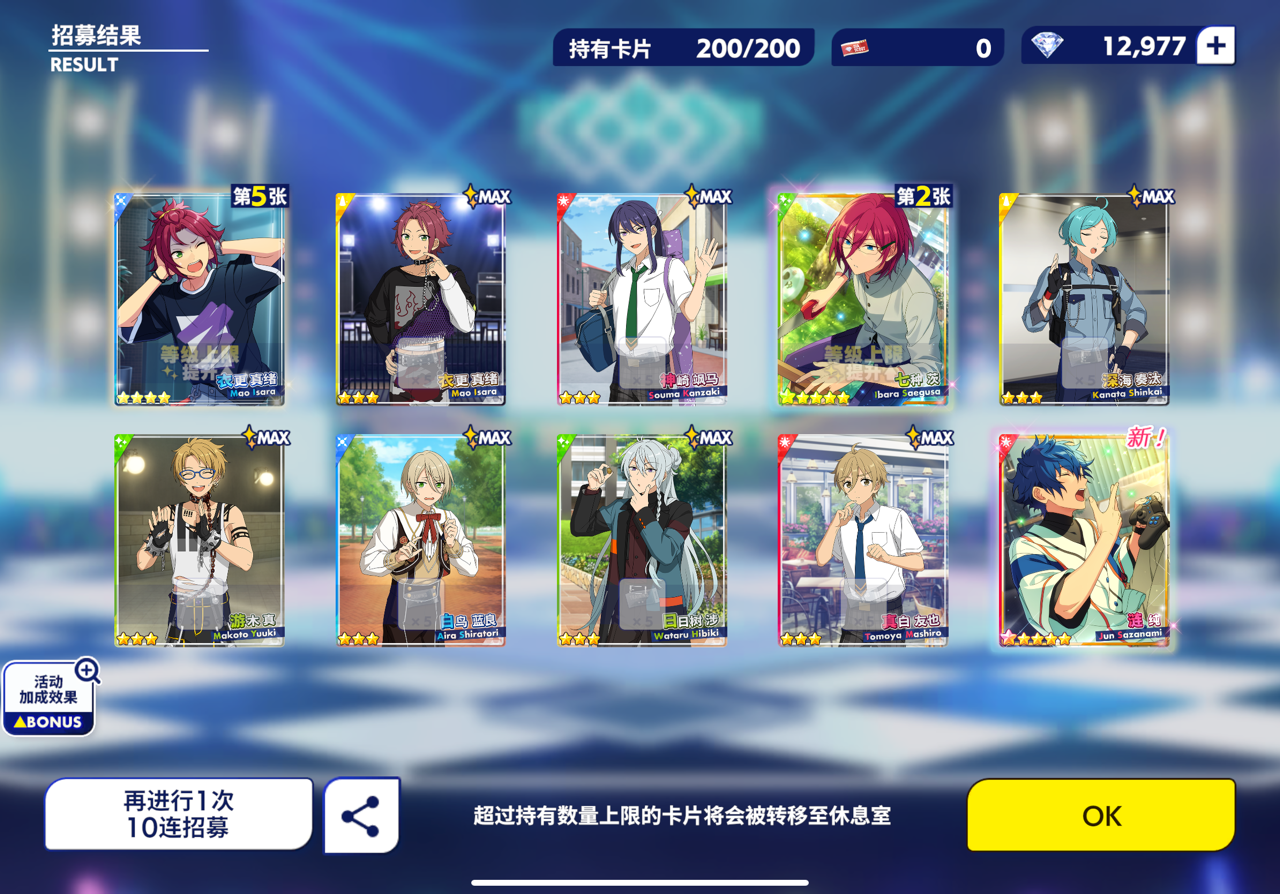Select the 4-star Mao Isara card marked 第5张
The height and width of the screenshot is (894, 1280).
click(x=200, y=300)
